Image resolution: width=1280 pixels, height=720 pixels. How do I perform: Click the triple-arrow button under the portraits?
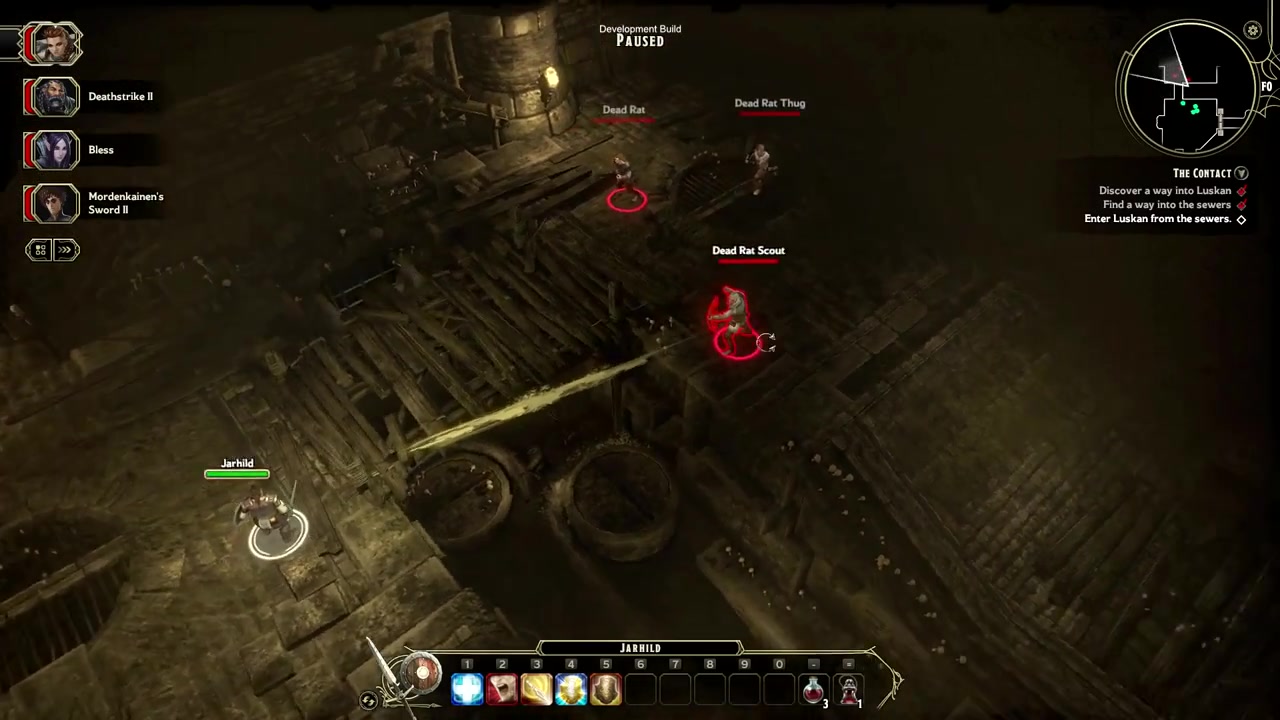tap(66, 250)
